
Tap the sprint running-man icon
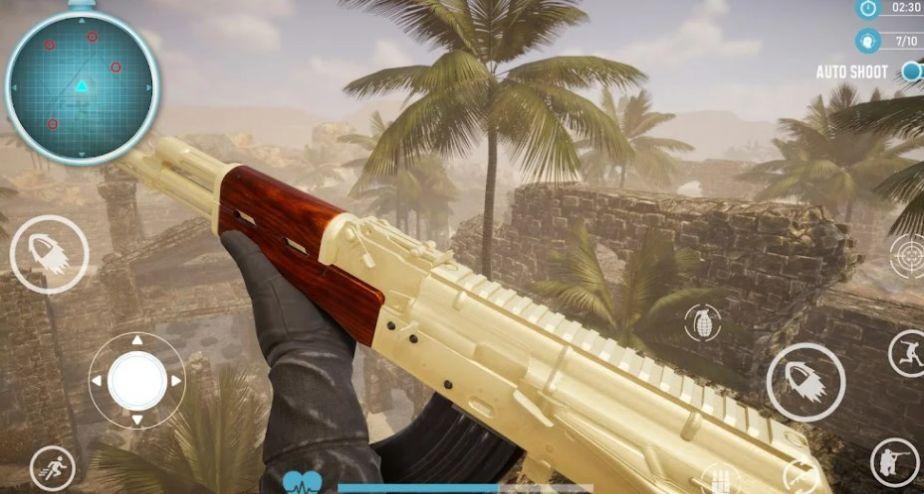(52, 467)
